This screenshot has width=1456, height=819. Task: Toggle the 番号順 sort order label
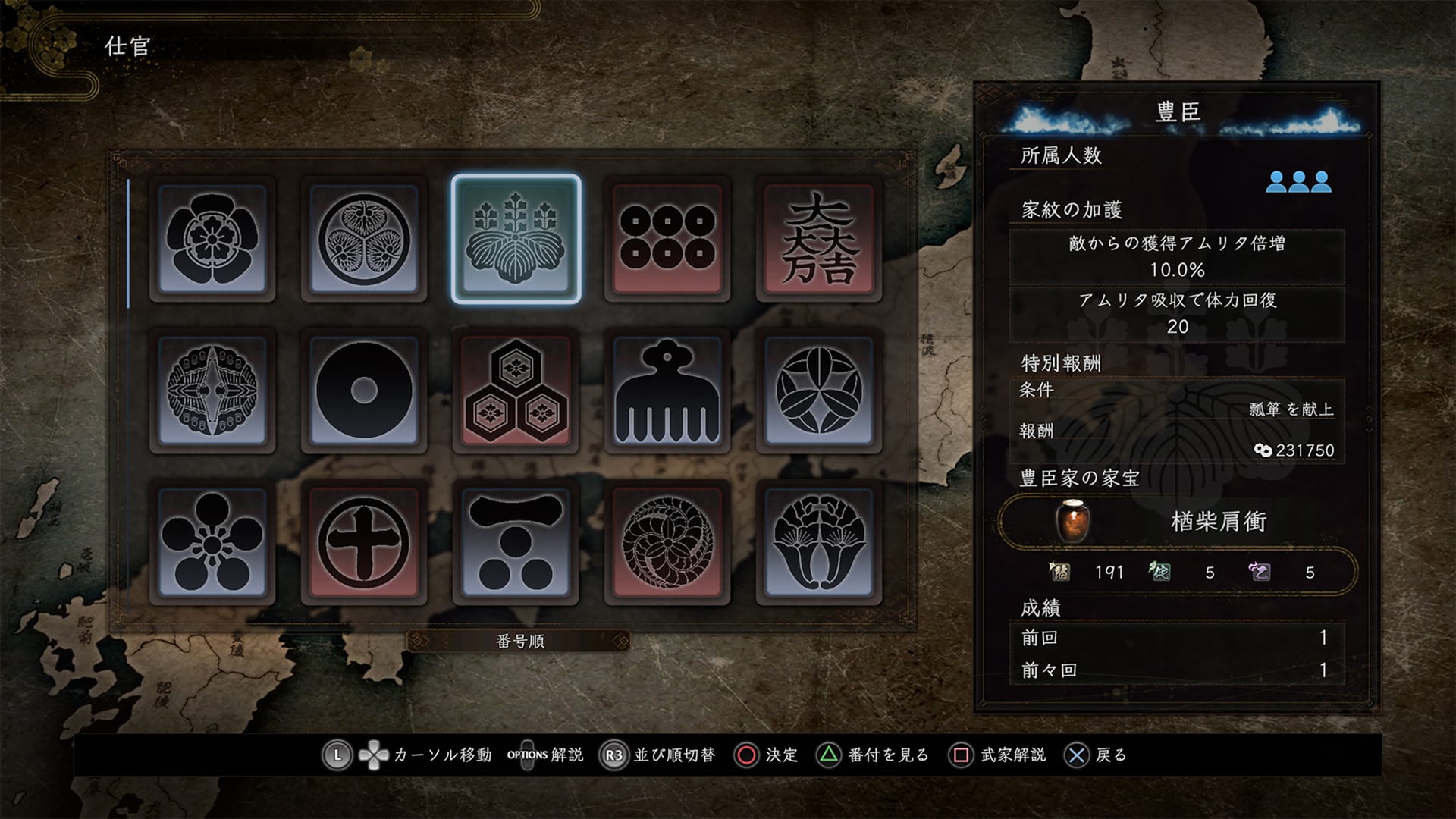tap(520, 642)
